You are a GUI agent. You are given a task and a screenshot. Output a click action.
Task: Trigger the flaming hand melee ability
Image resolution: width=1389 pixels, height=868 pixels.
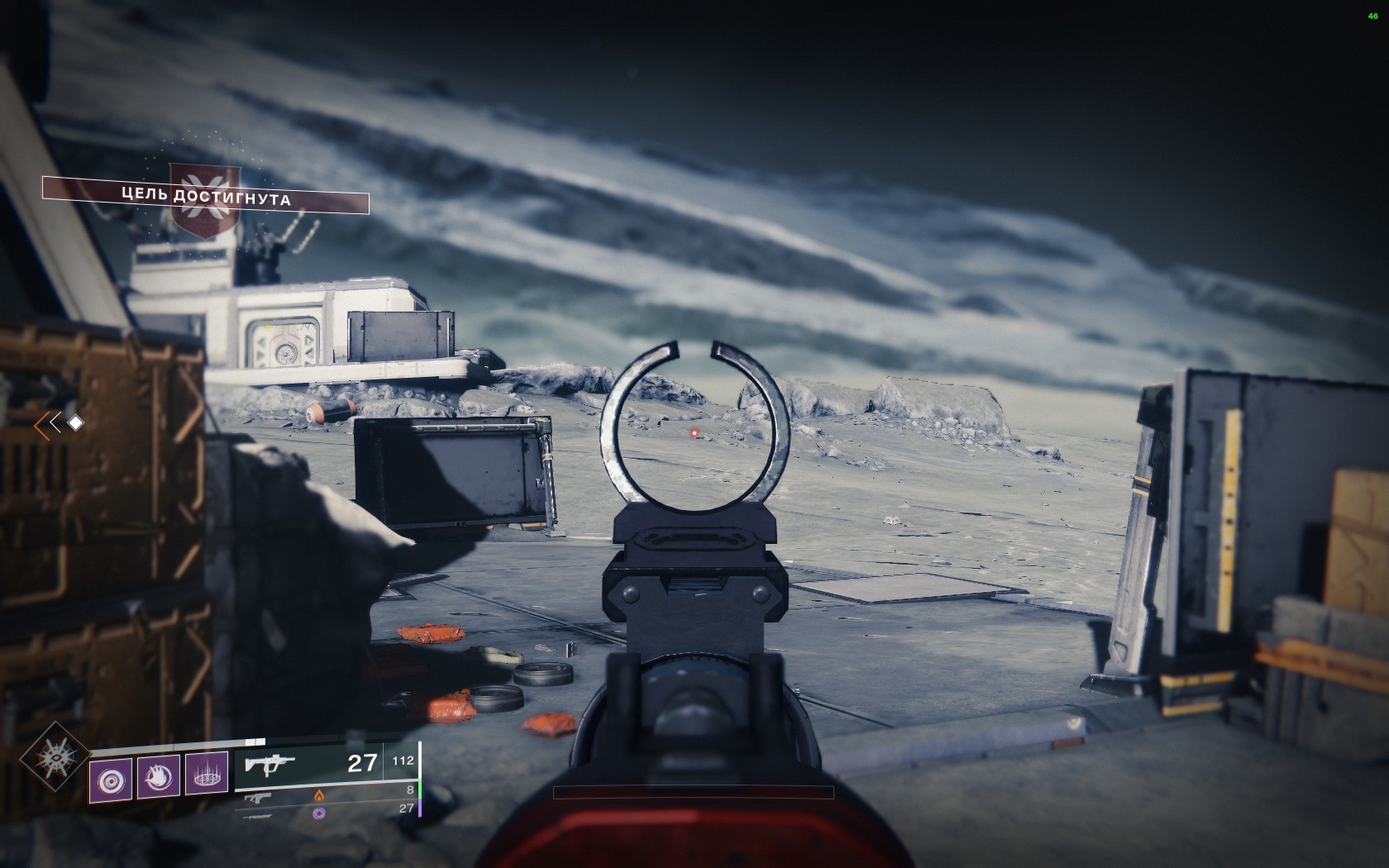(158, 778)
